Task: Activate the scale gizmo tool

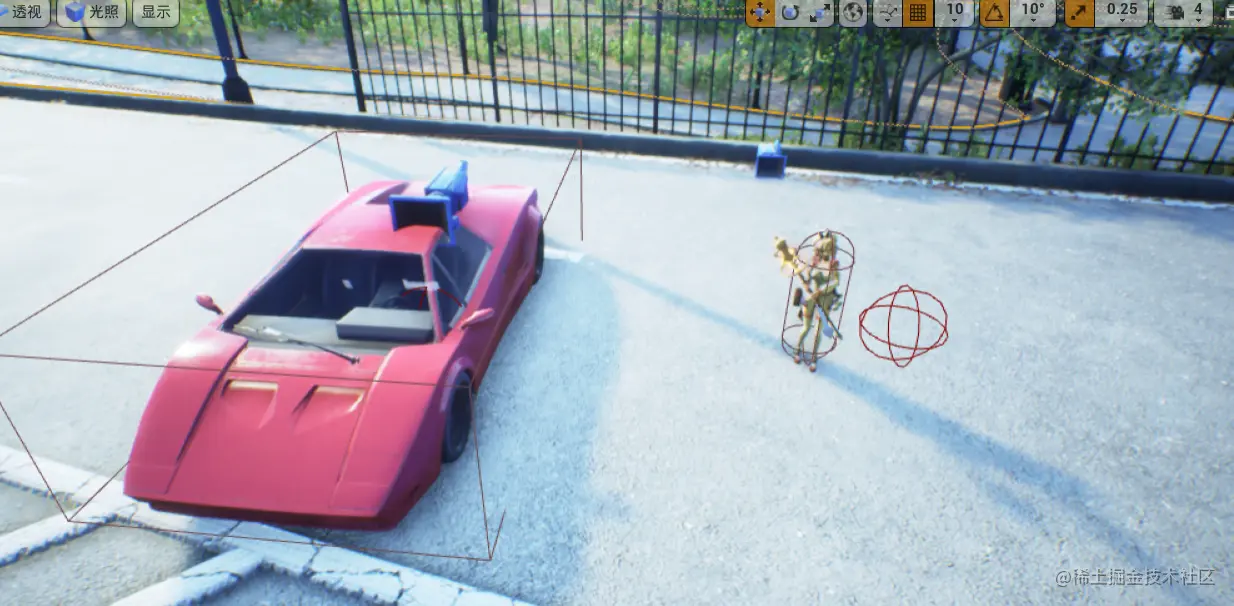Action: click(819, 12)
